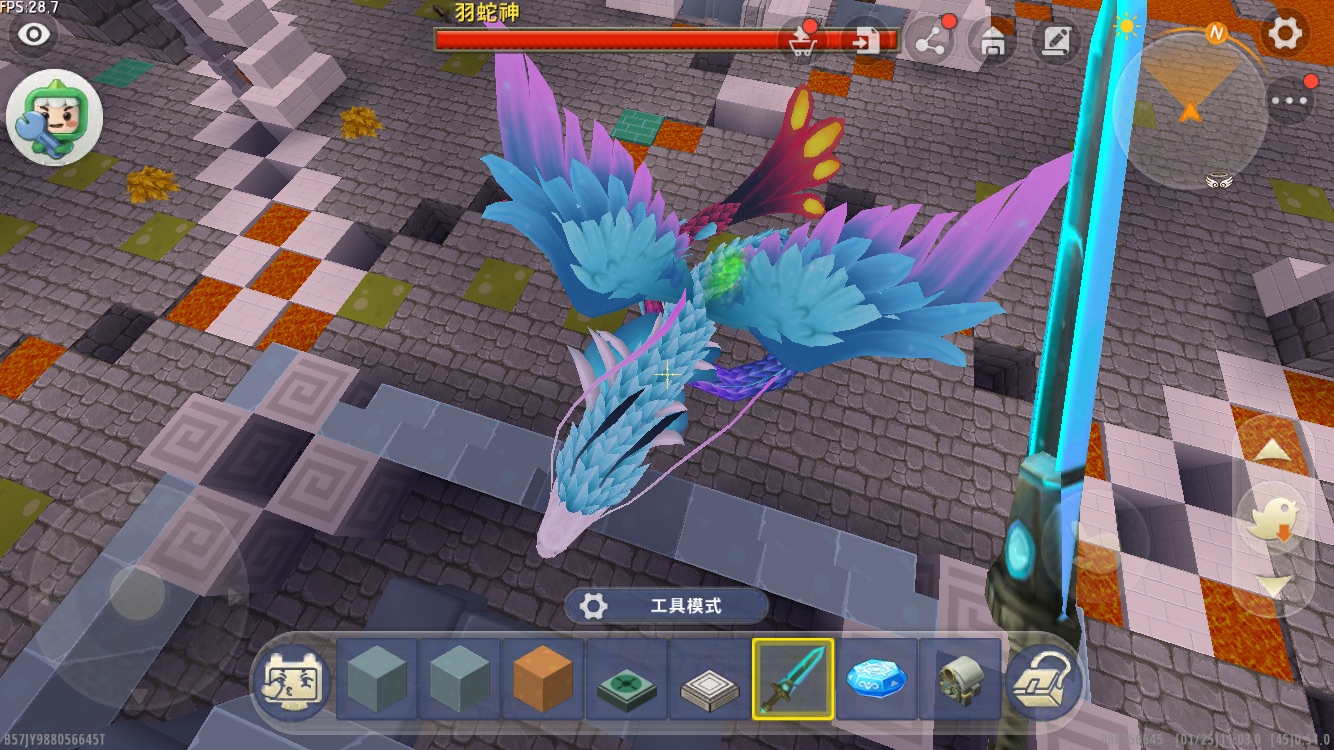The width and height of the screenshot is (1334, 750).
Task: Open the three-dots more menu
Action: (x=1290, y=100)
